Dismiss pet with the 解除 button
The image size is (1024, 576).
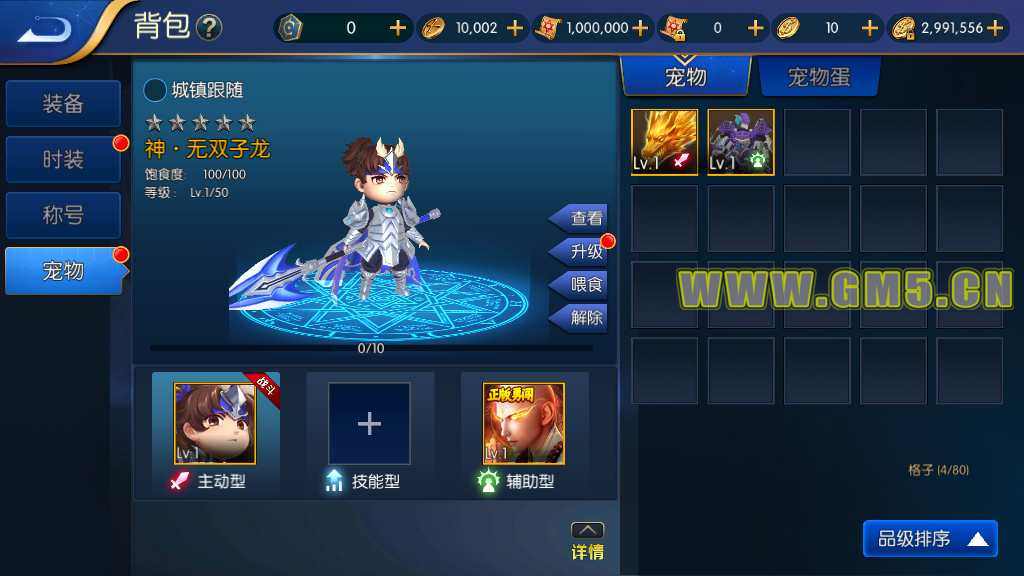click(581, 318)
